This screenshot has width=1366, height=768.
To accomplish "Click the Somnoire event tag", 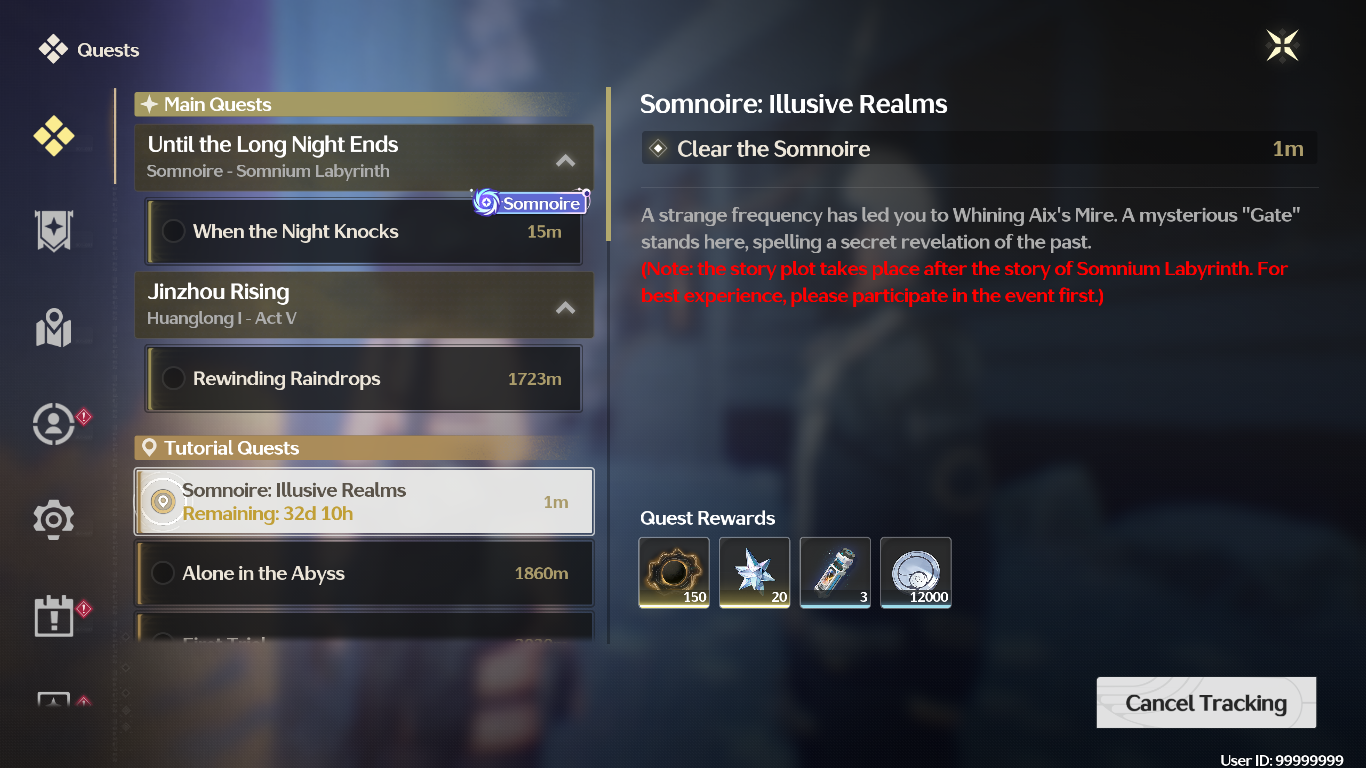I will coord(530,203).
